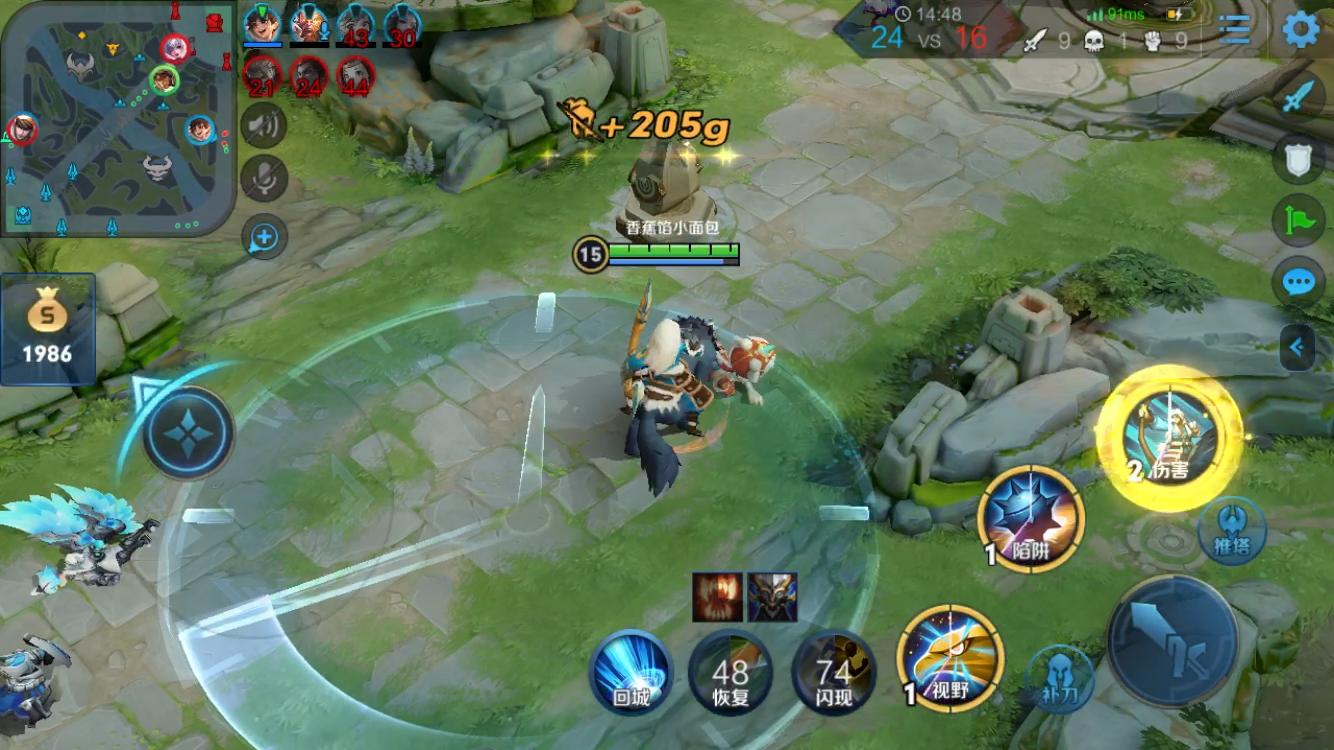Viewport: 1334px width, 750px height.
Task: Use the 恢复 restore spell
Action: click(731, 671)
